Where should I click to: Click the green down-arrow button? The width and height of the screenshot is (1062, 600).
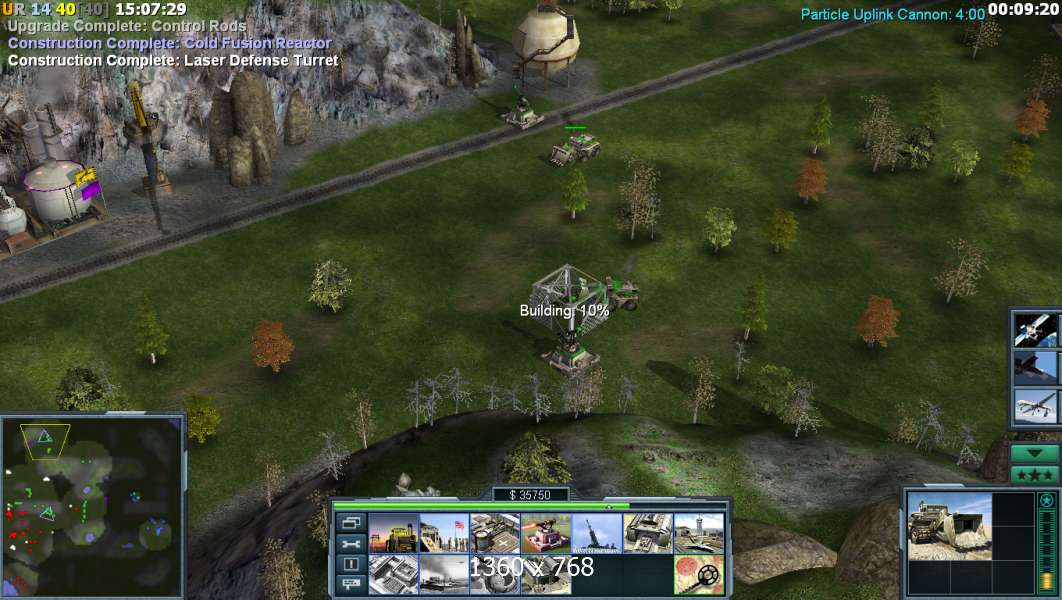tap(1034, 453)
